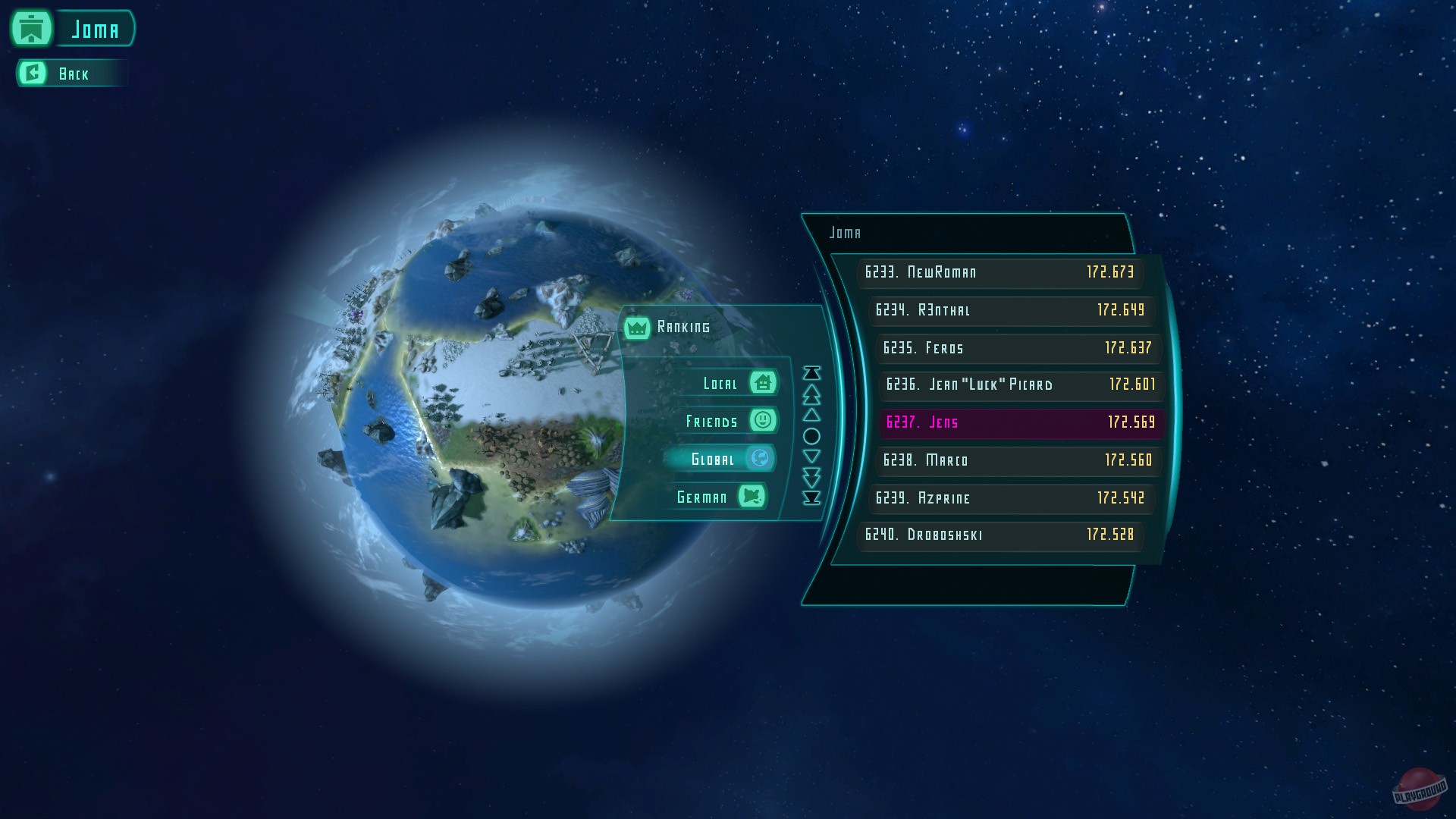This screenshot has height=819, width=1456.
Task: Click the house icon beside Local
Action: click(764, 383)
